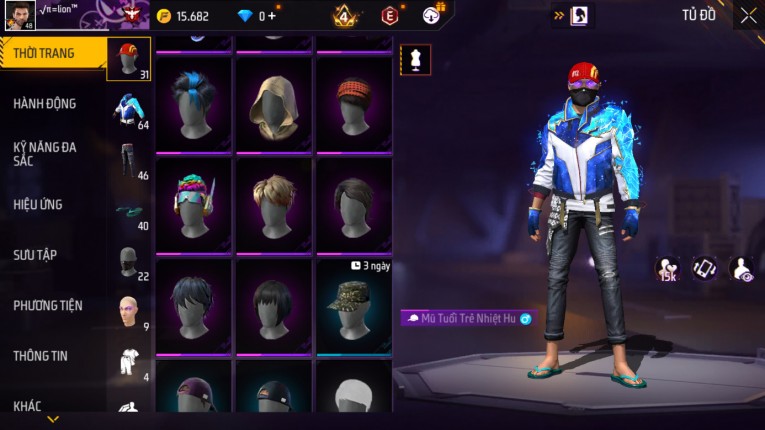The width and height of the screenshot is (765, 430).
Task: Close the wardrobe with the X button
Action: (748, 15)
